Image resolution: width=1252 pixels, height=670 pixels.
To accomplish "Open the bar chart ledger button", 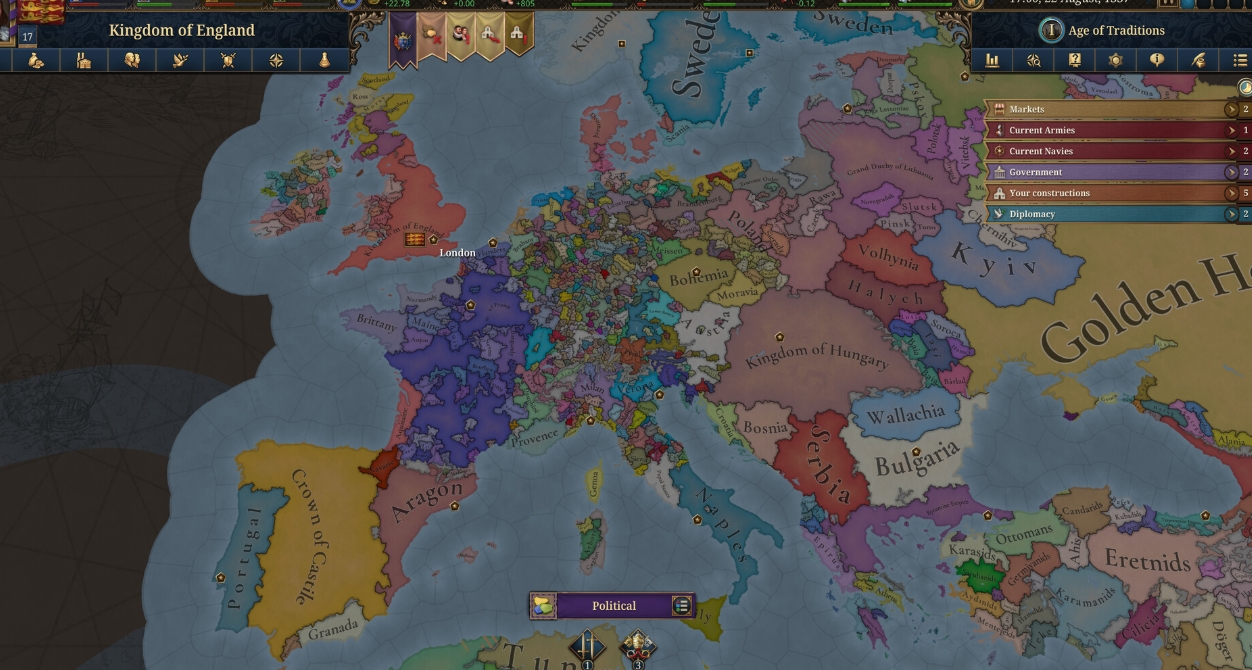I will 992,61.
